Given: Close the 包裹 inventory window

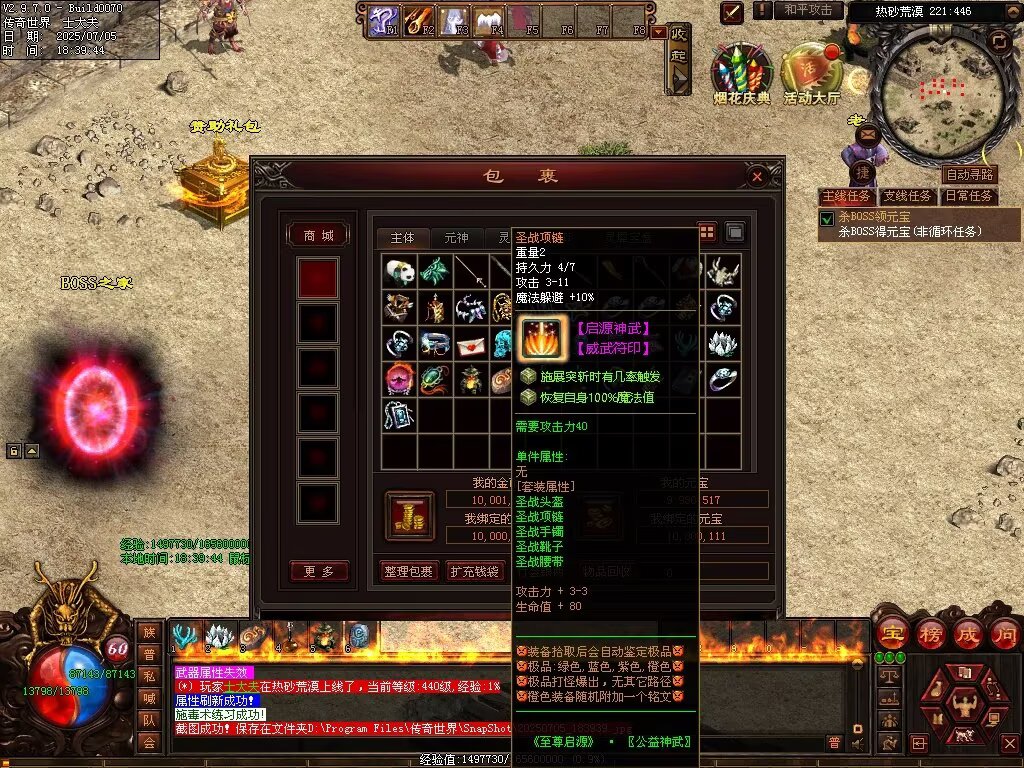Looking at the screenshot, I should [x=757, y=177].
